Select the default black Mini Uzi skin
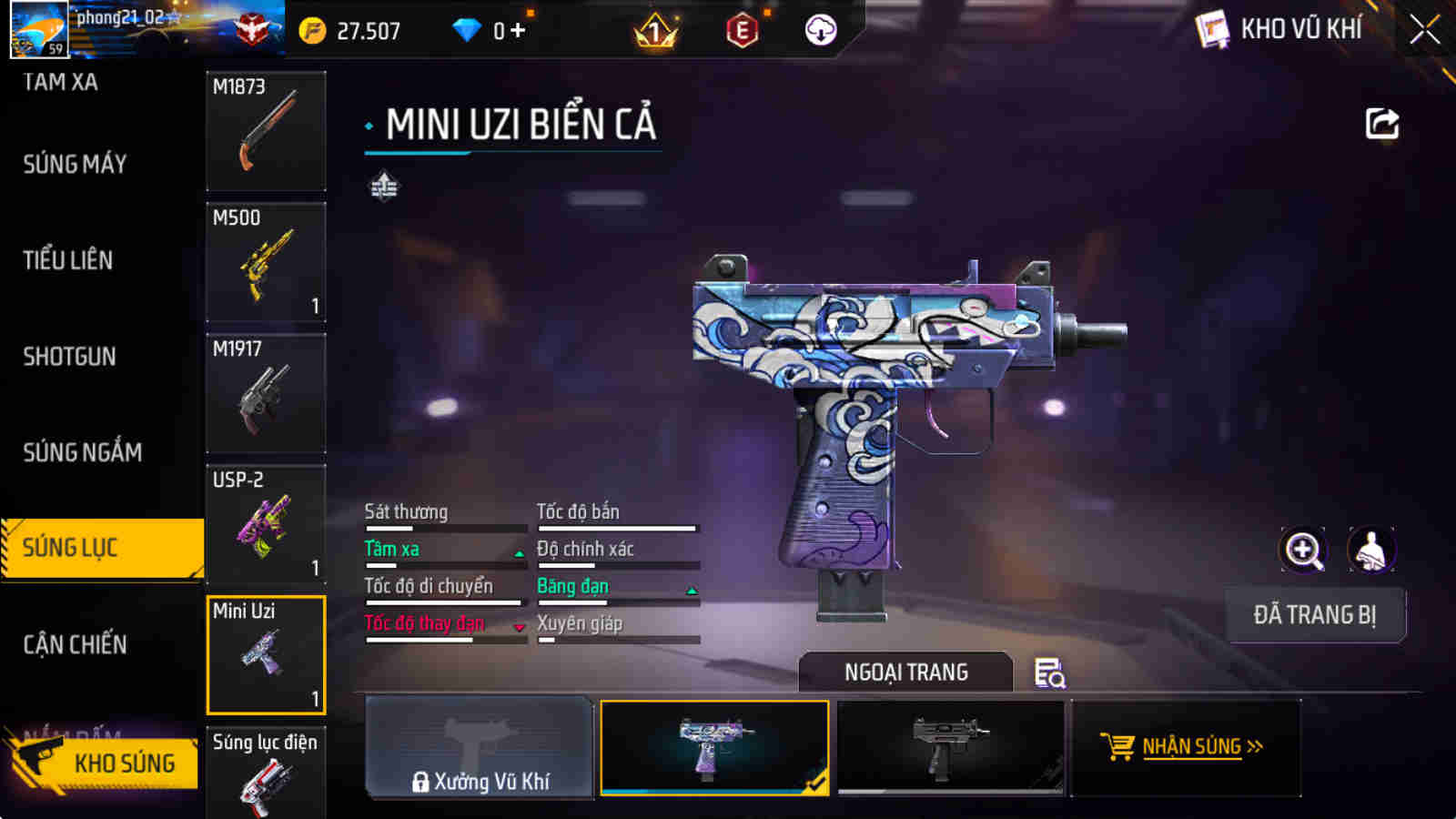This screenshot has width=1456, height=819. point(950,747)
